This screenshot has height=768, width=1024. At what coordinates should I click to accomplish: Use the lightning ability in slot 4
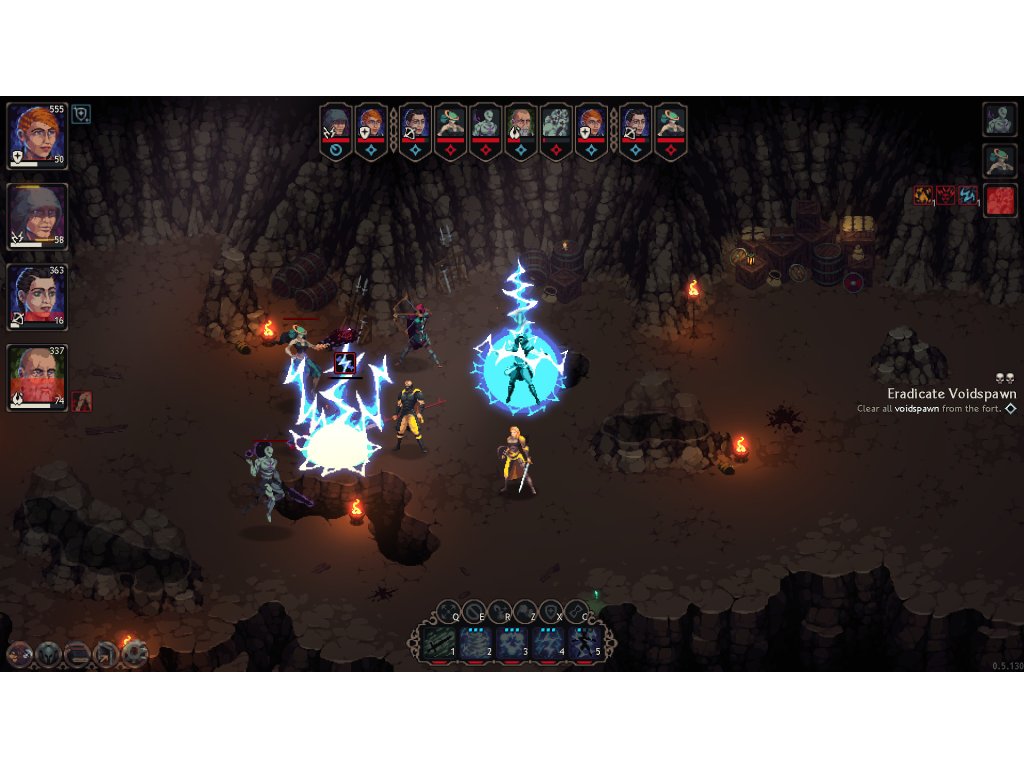pos(549,642)
